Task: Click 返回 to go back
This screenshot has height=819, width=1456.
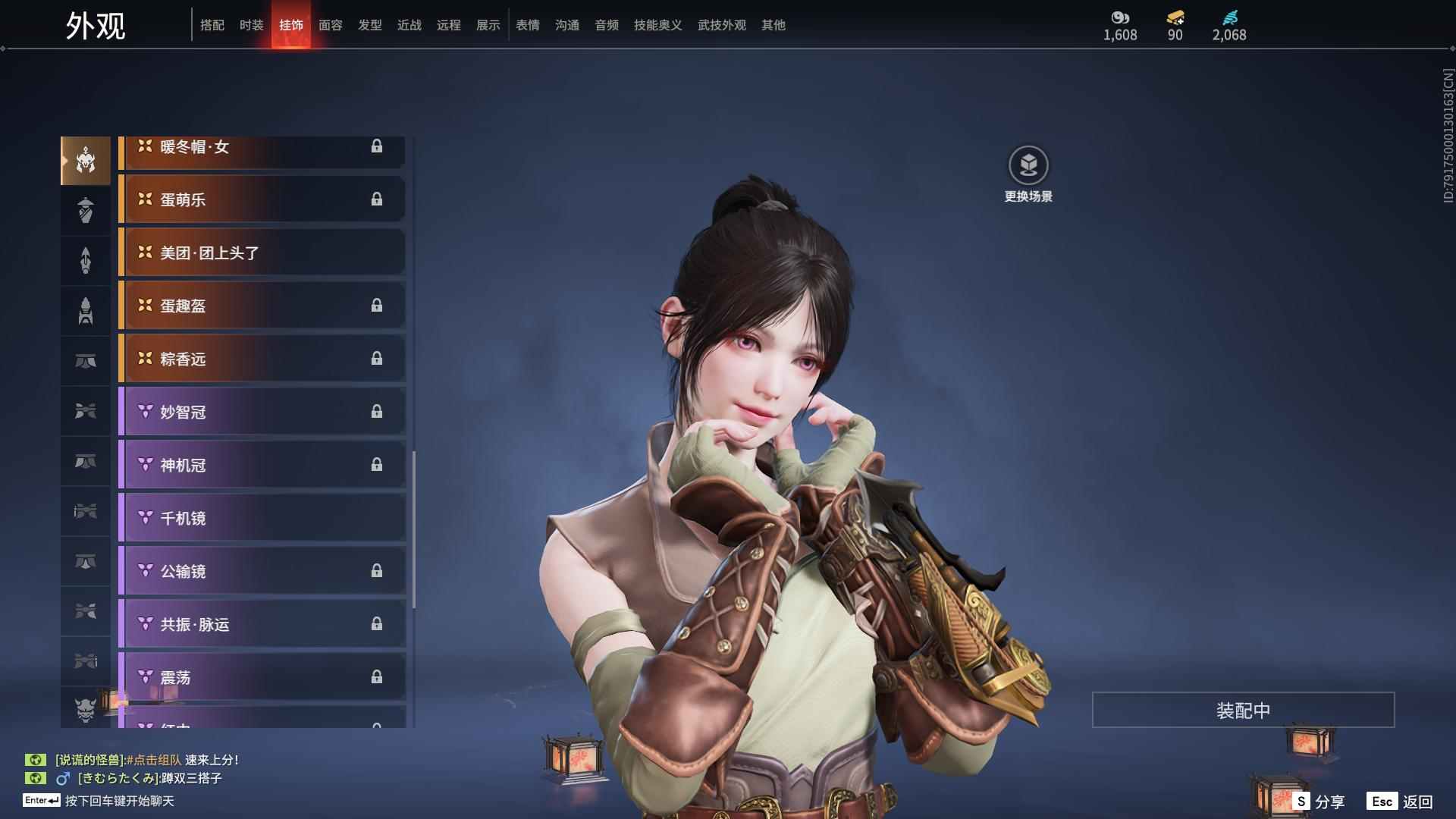Action: click(1401, 802)
